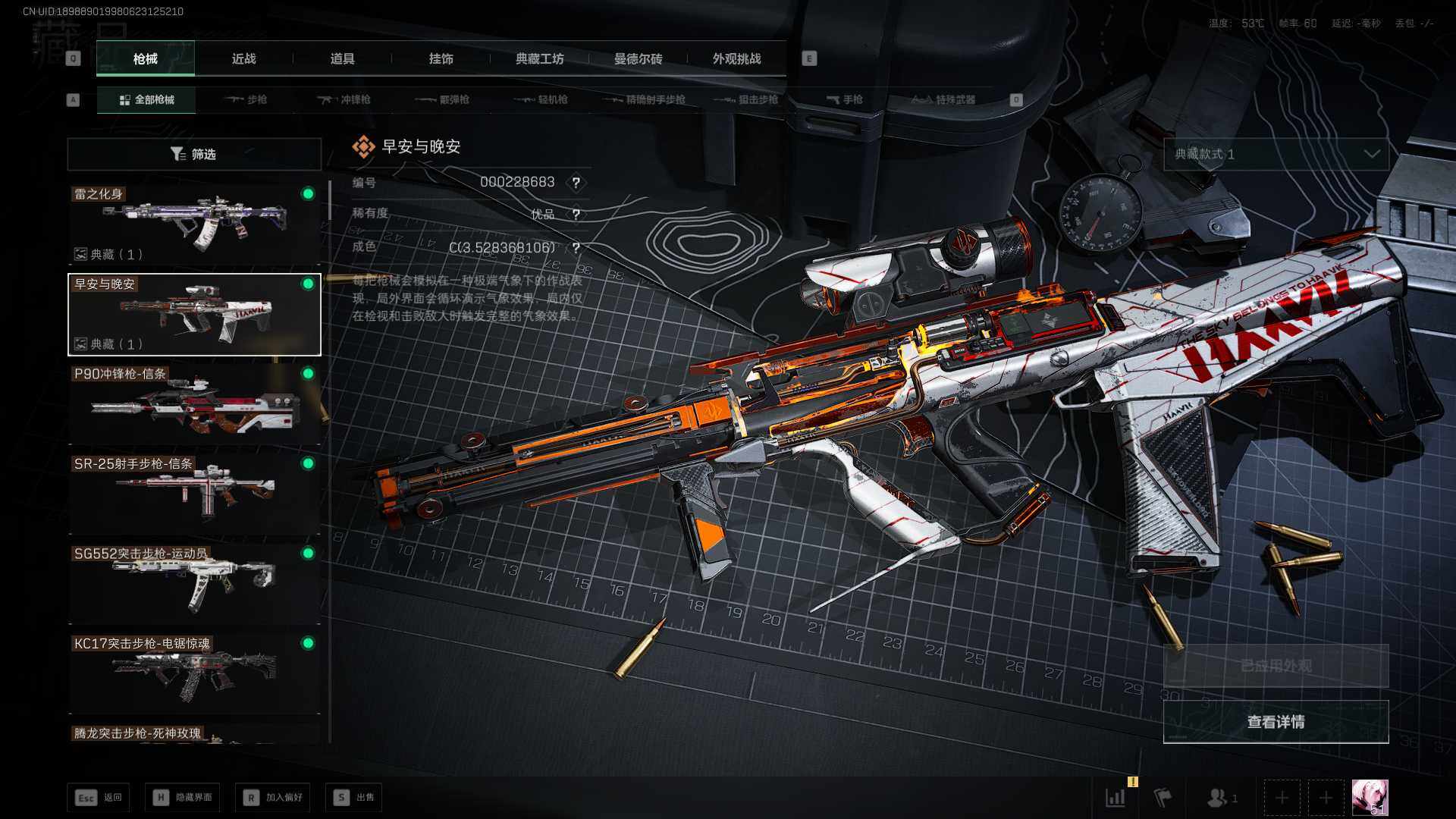Select the 雷之化身 weapon skin
1456x819 pixels.
tap(194, 224)
